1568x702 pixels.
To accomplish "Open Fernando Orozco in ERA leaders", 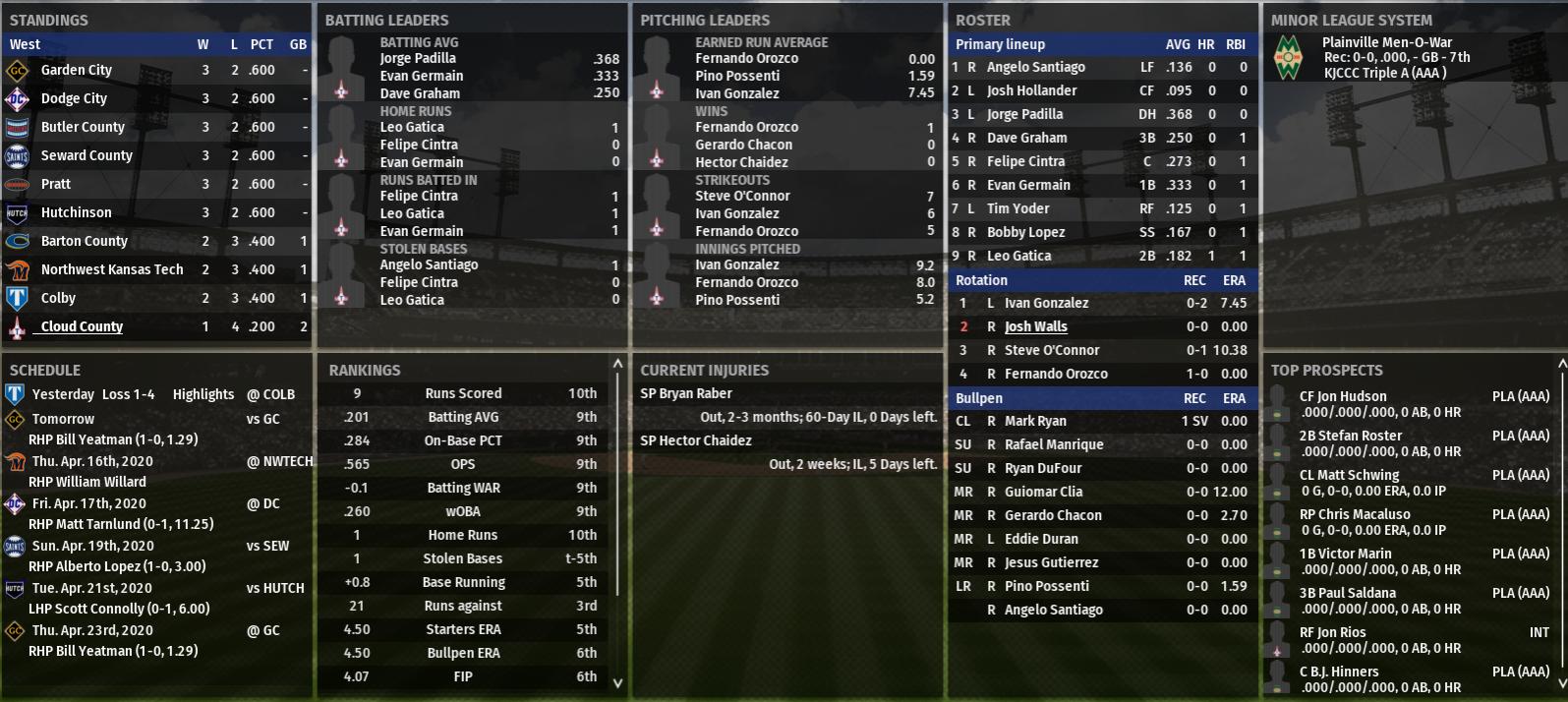I will (746, 58).
